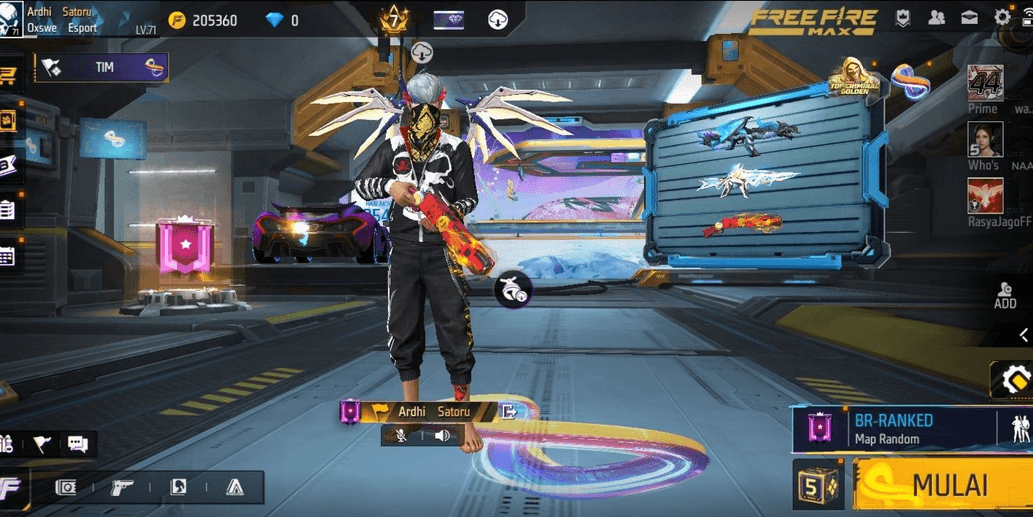Open the settings gear icon
Viewport: 1033px width, 517px height.
point(1002,17)
